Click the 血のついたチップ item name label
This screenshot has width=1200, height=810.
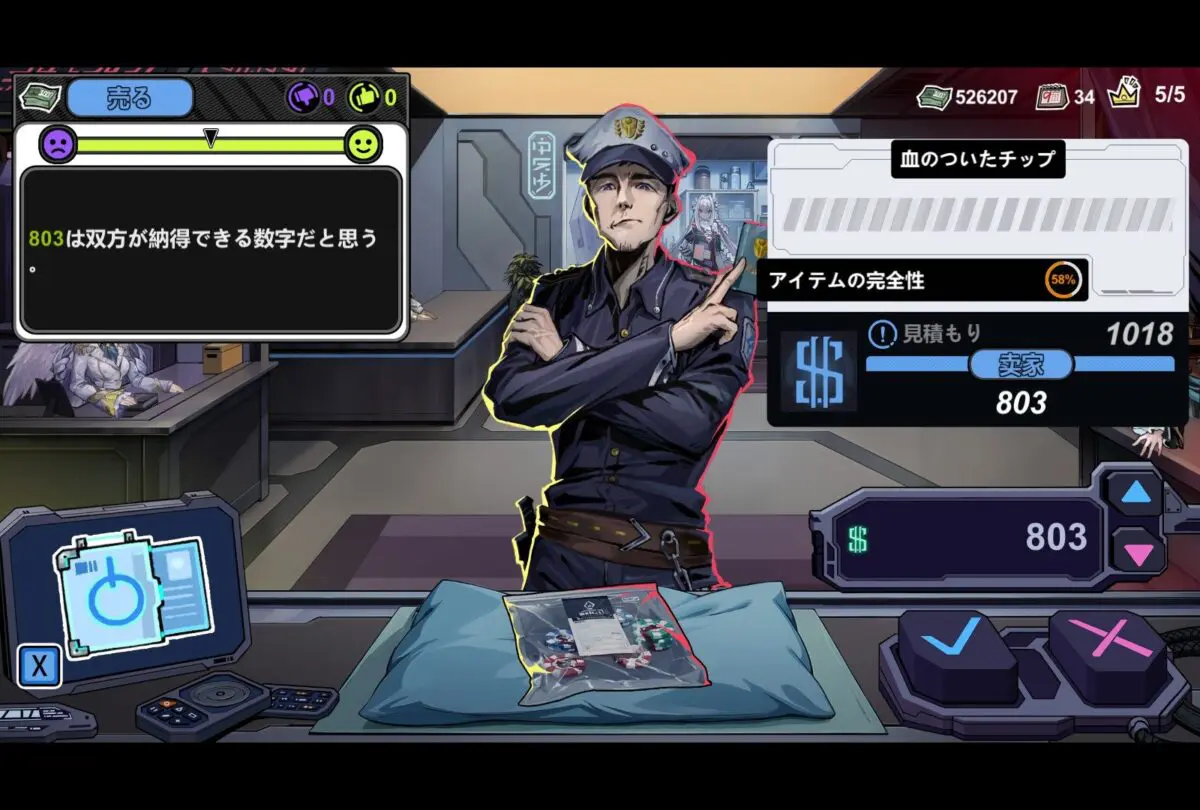point(977,159)
